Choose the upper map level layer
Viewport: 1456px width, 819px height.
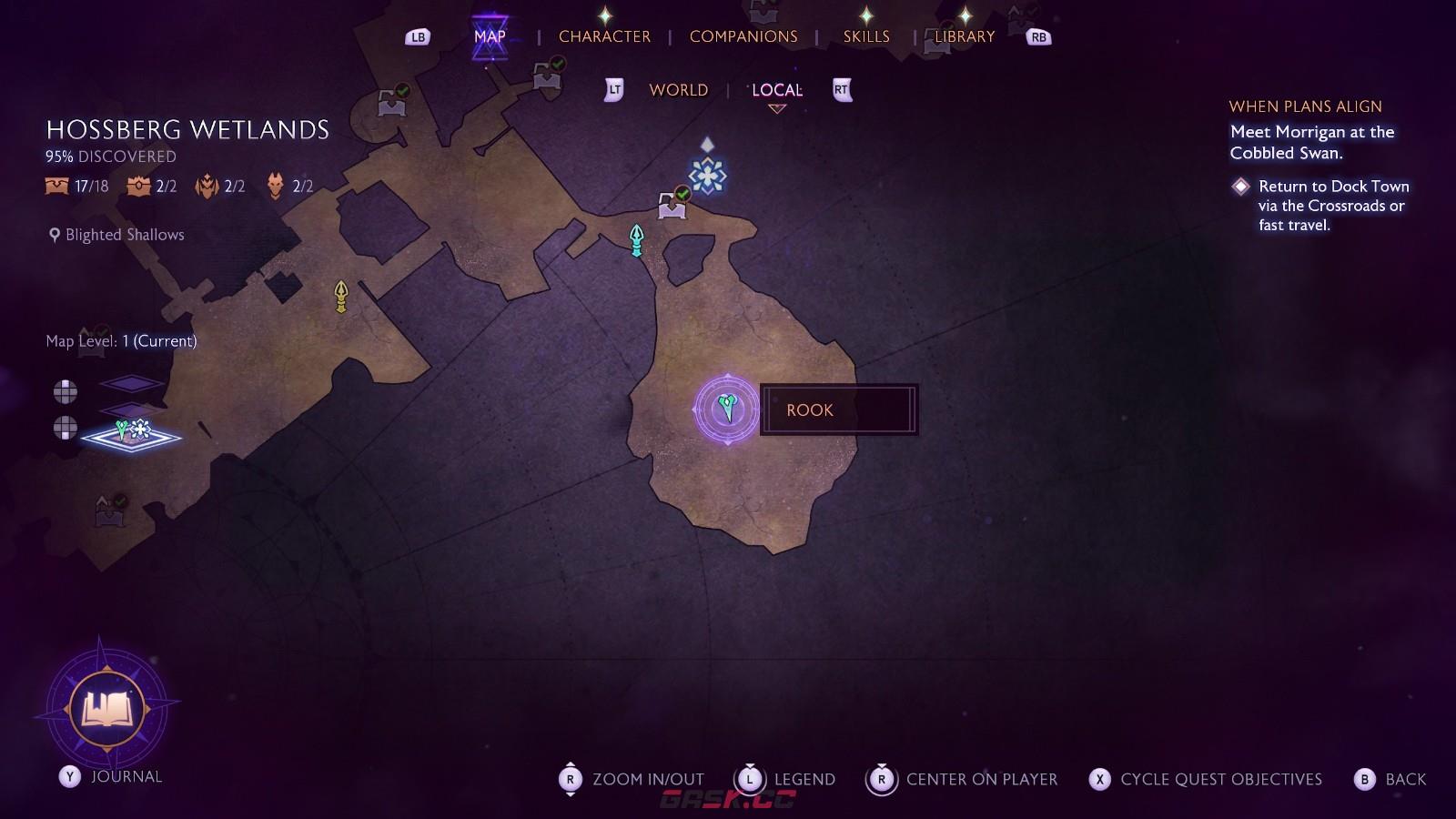click(x=132, y=384)
